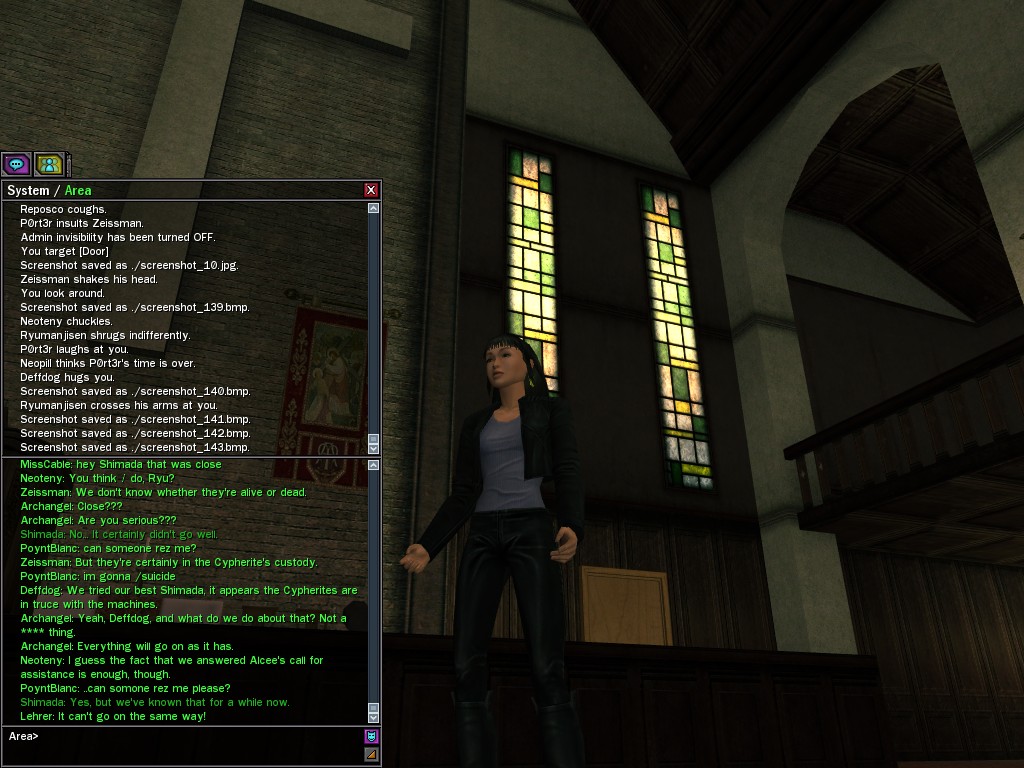Click the Area chat scroll-up arrow
1024x768 pixels.
pyautogui.click(x=374, y=465)
